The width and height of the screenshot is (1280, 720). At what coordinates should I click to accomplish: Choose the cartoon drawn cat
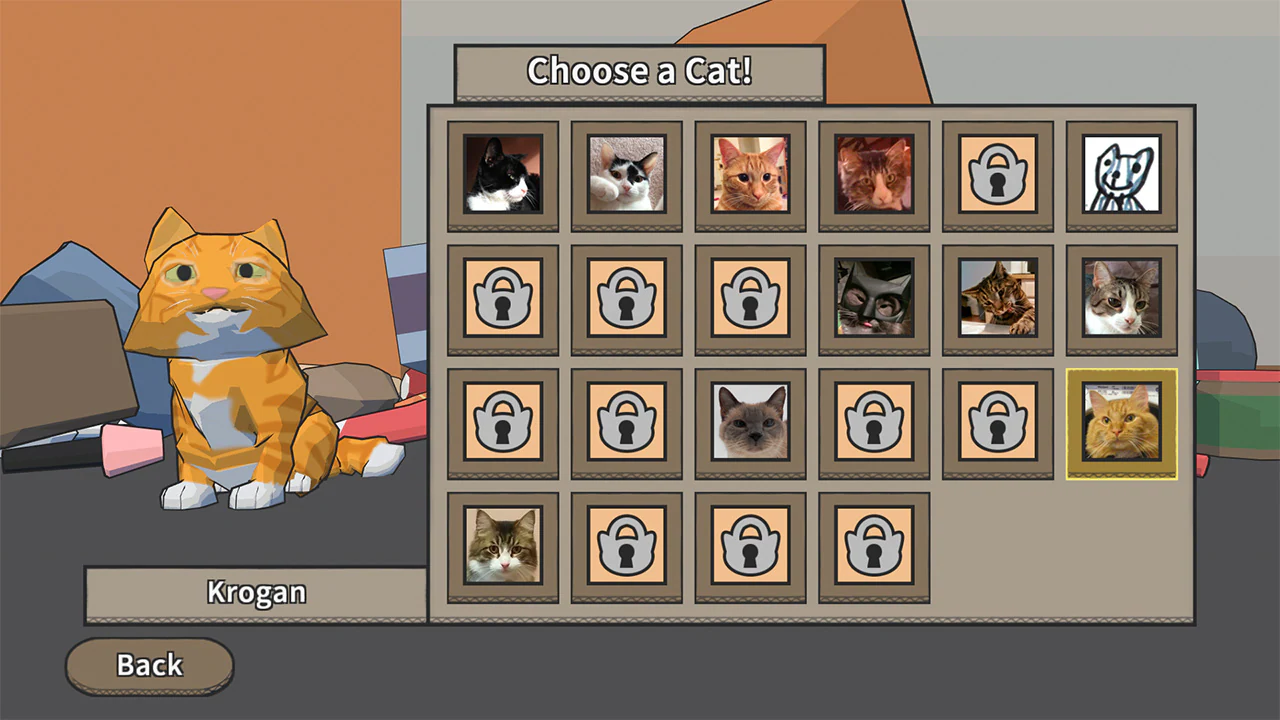coord(1122,176)
